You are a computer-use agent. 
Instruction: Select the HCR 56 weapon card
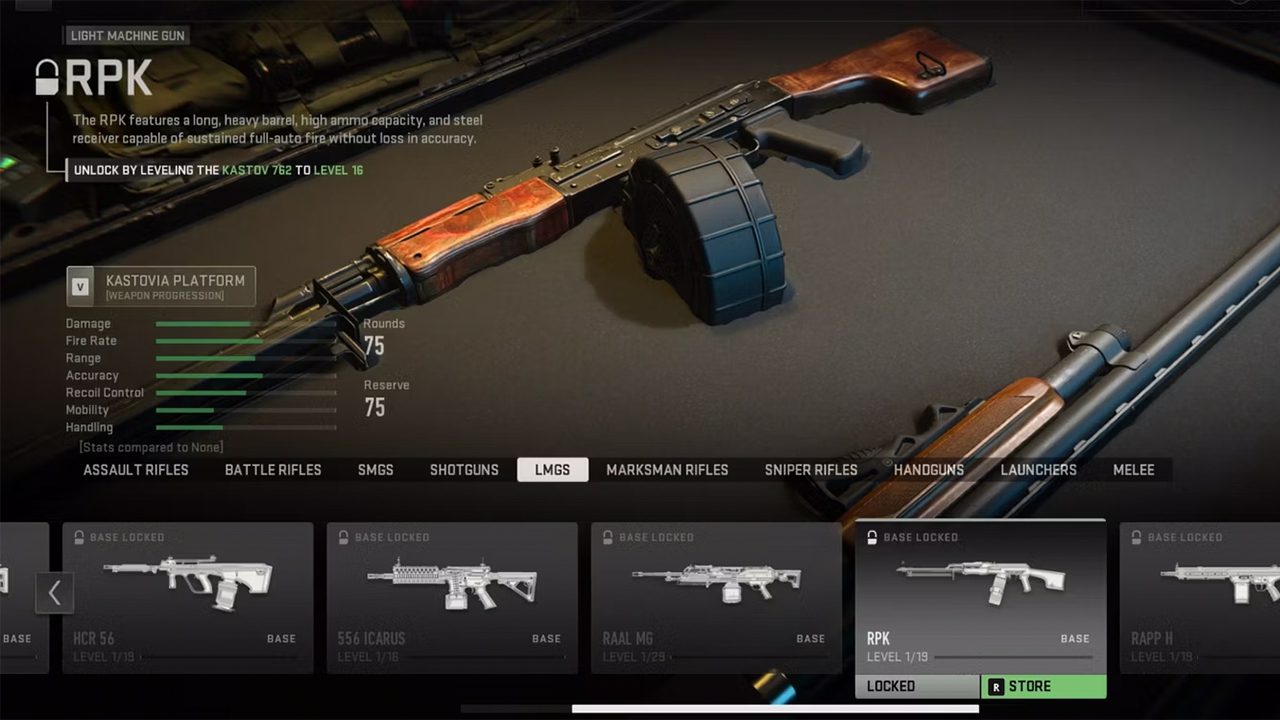click(188, 597)
